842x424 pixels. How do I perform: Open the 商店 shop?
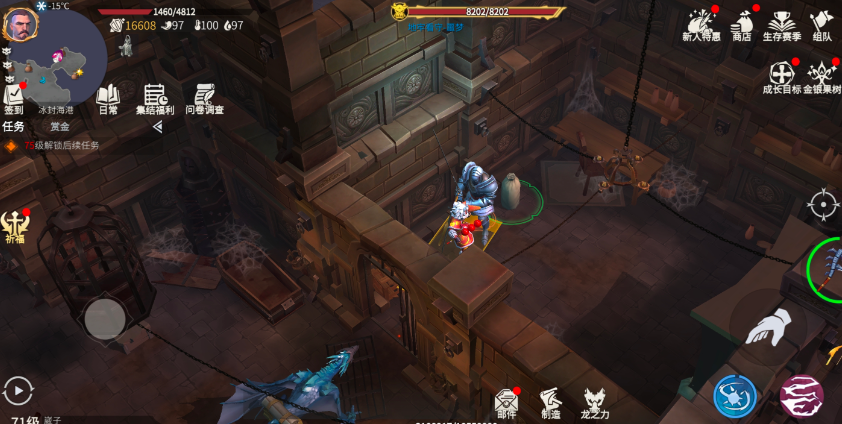coord(741,24)
